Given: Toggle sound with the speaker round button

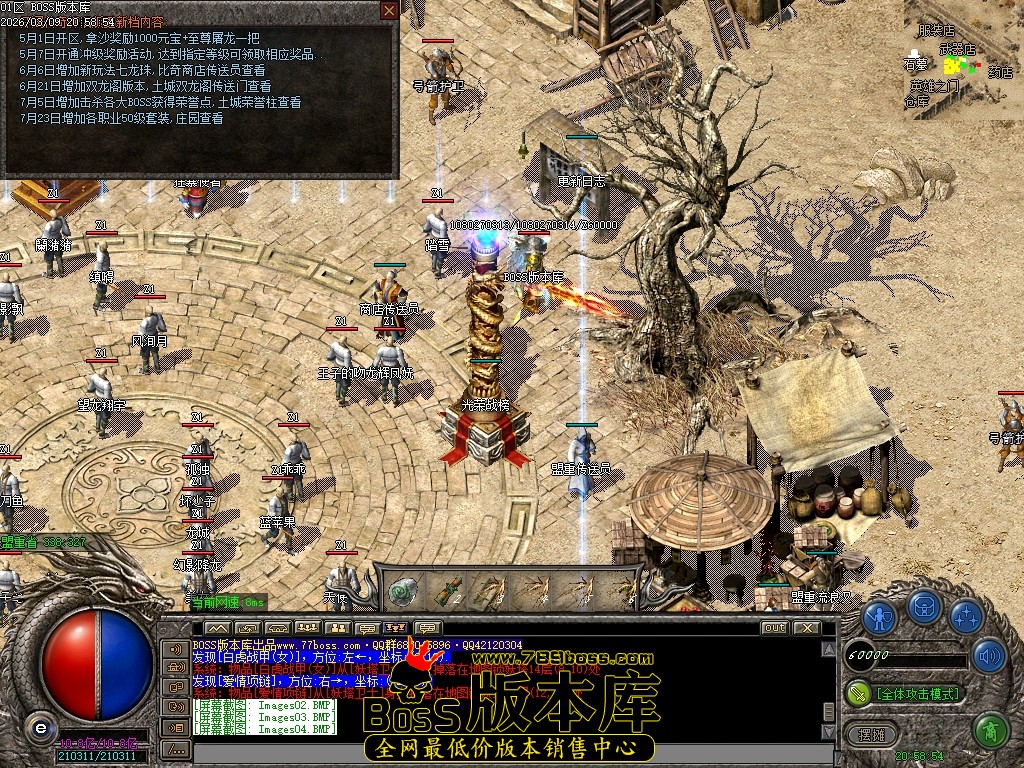Looking at the screenshot, I should (989, 656).
